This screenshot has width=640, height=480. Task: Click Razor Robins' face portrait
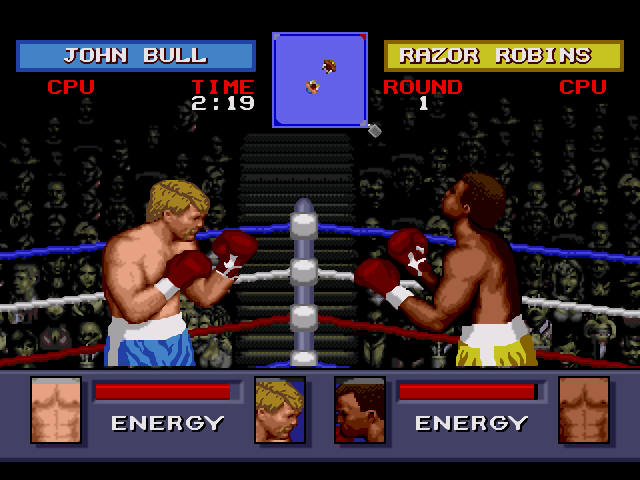[x=360, y=410]
